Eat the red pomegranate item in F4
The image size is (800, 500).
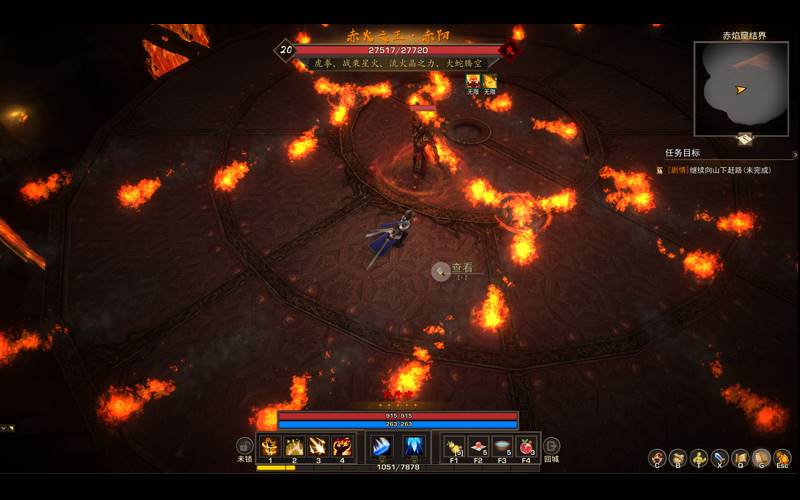pyautogui.click(x=526, y=446)
